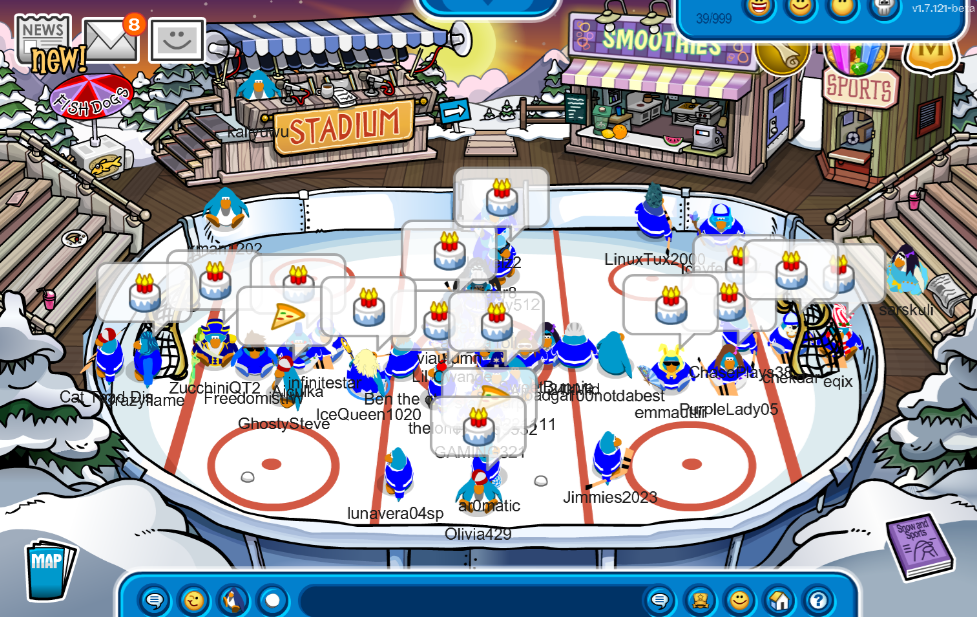977x617 pixels.
Task: Open the mail envelope with 8 unread
Action: [x=111, y=40]
